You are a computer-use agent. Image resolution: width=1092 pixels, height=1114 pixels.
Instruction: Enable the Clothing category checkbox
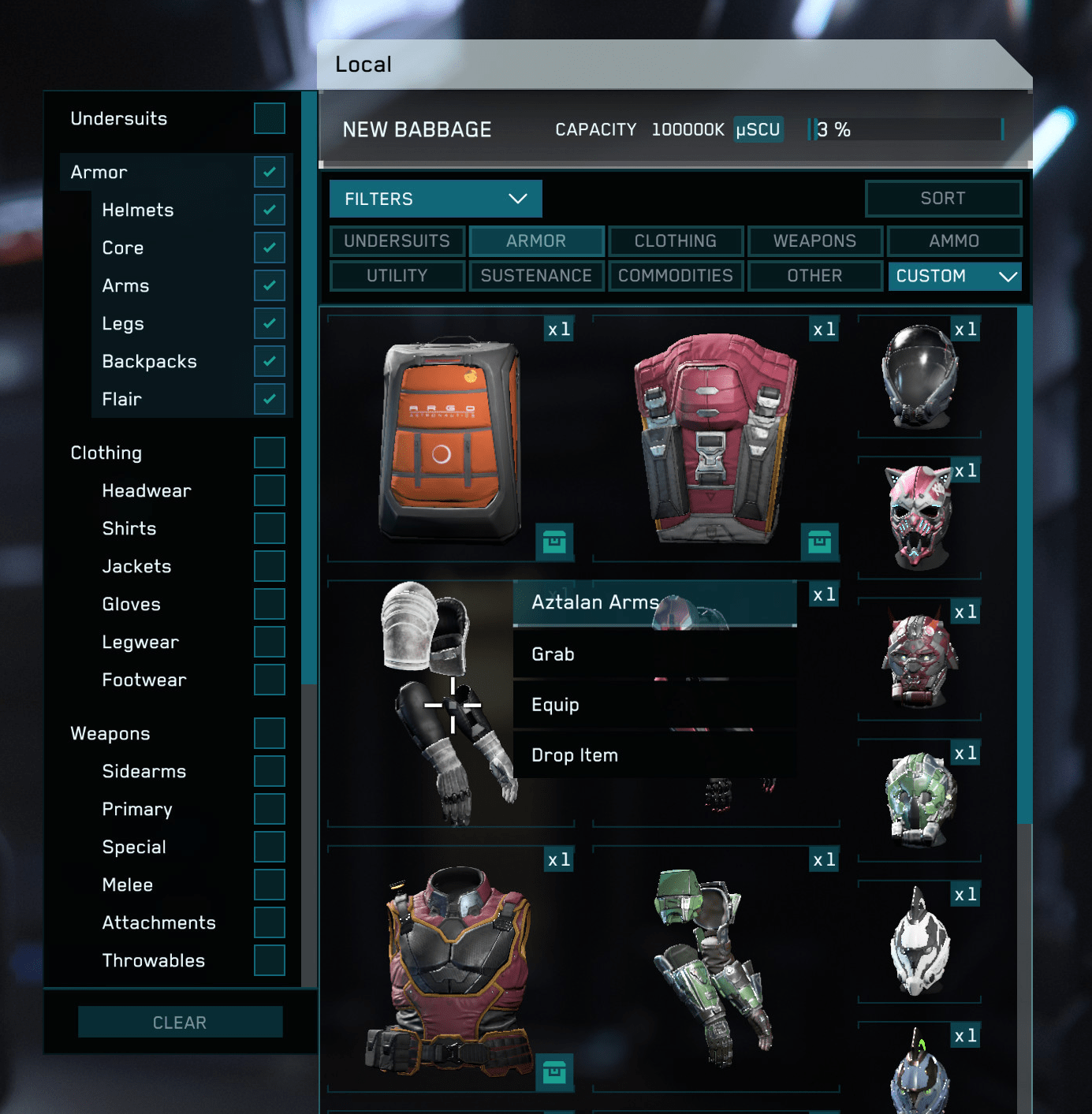pos(269,453)
